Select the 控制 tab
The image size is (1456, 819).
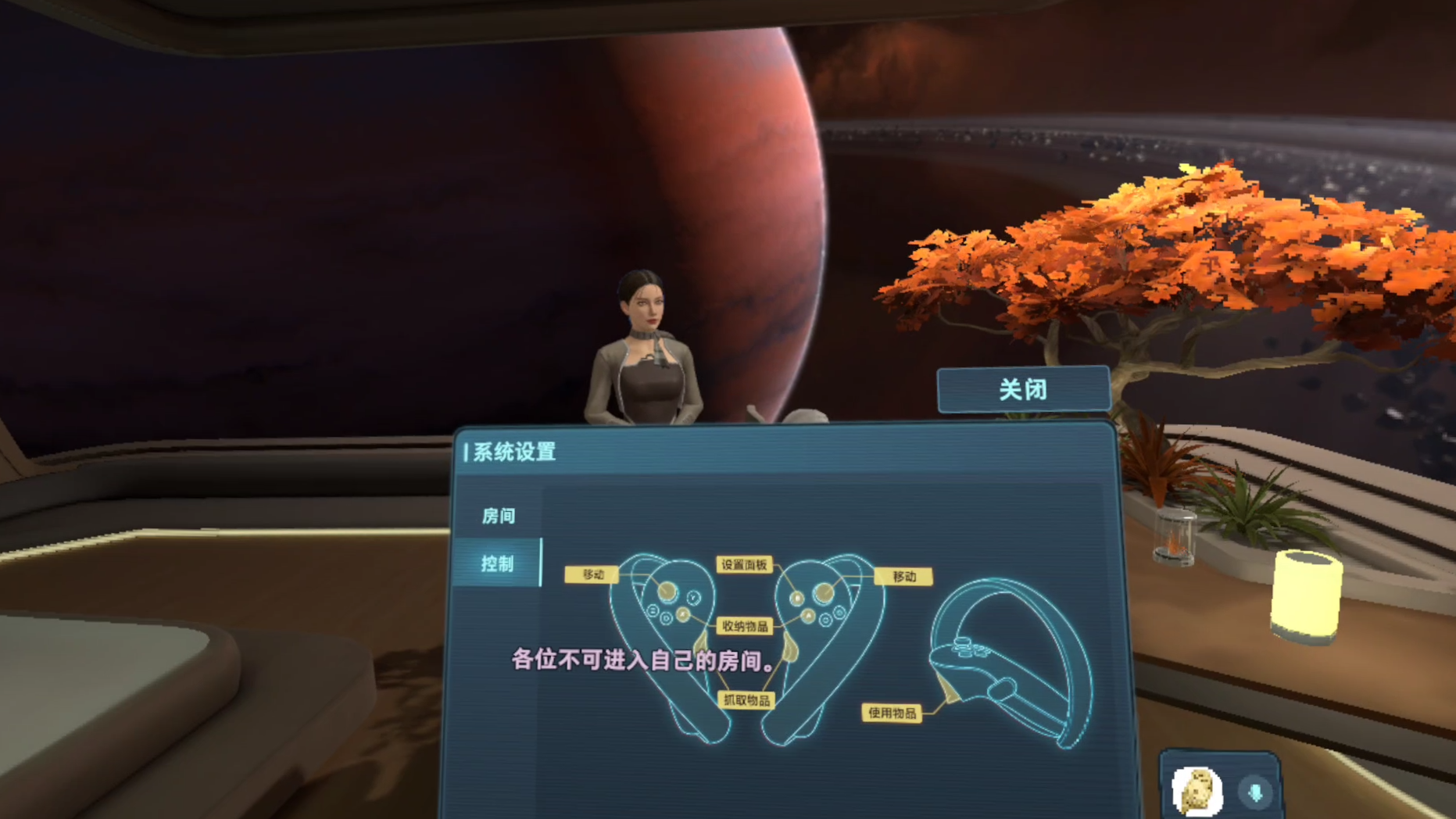click(x=498, y=563)
